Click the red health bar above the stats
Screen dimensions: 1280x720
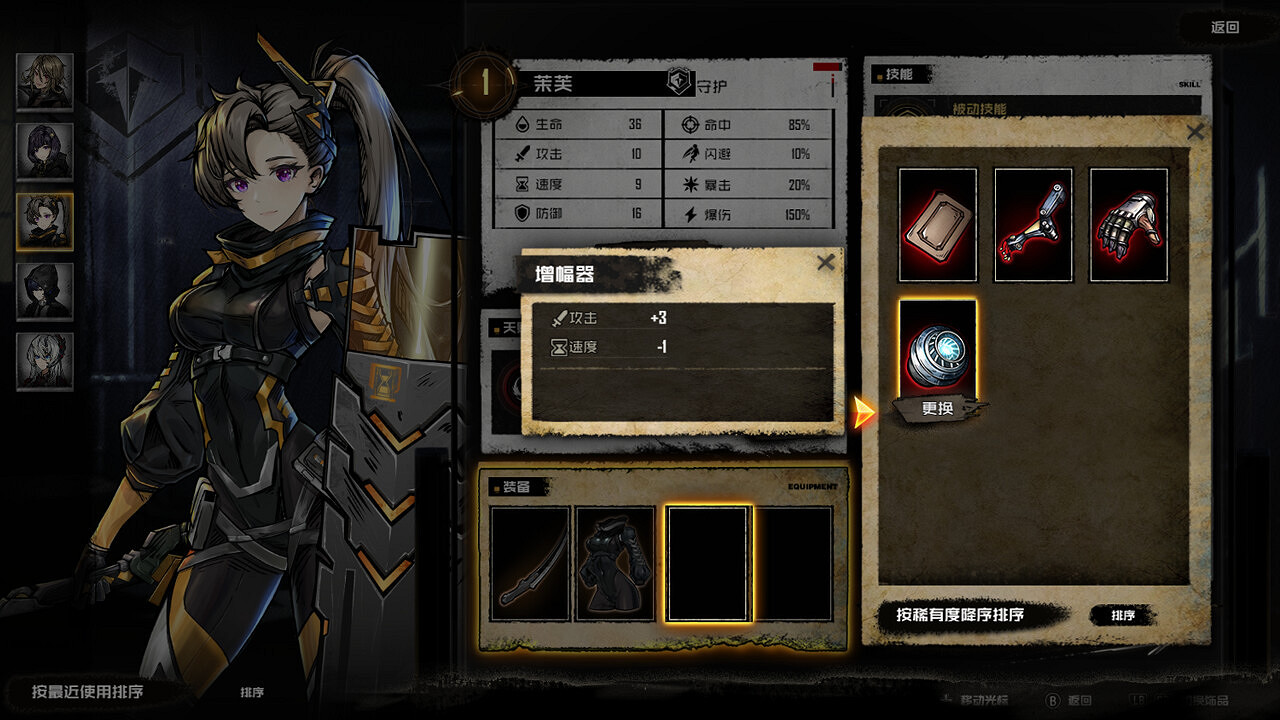pos(826,69)
